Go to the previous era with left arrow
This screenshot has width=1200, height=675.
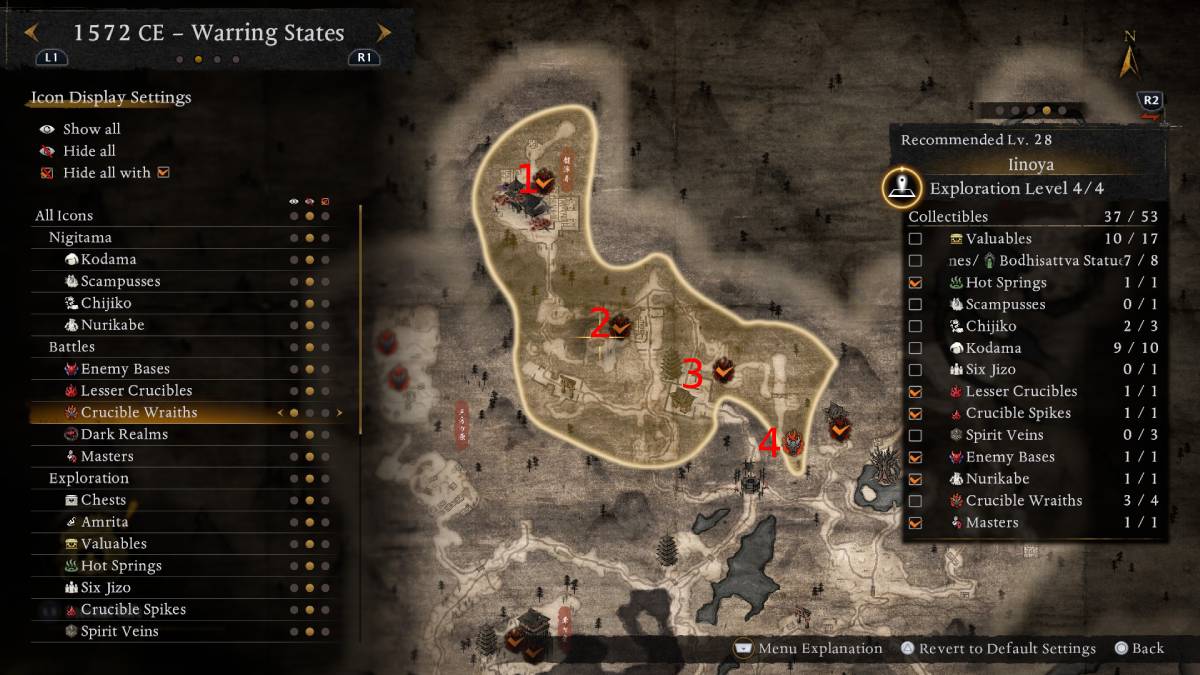click(32, 33)
